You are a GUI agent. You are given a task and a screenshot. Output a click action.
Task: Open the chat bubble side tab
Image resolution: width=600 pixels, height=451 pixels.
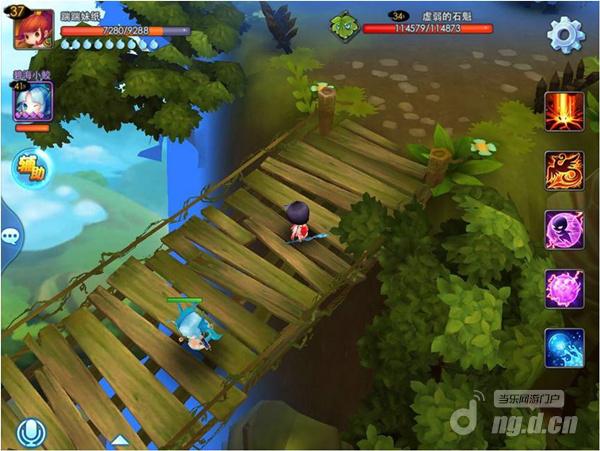10,237
